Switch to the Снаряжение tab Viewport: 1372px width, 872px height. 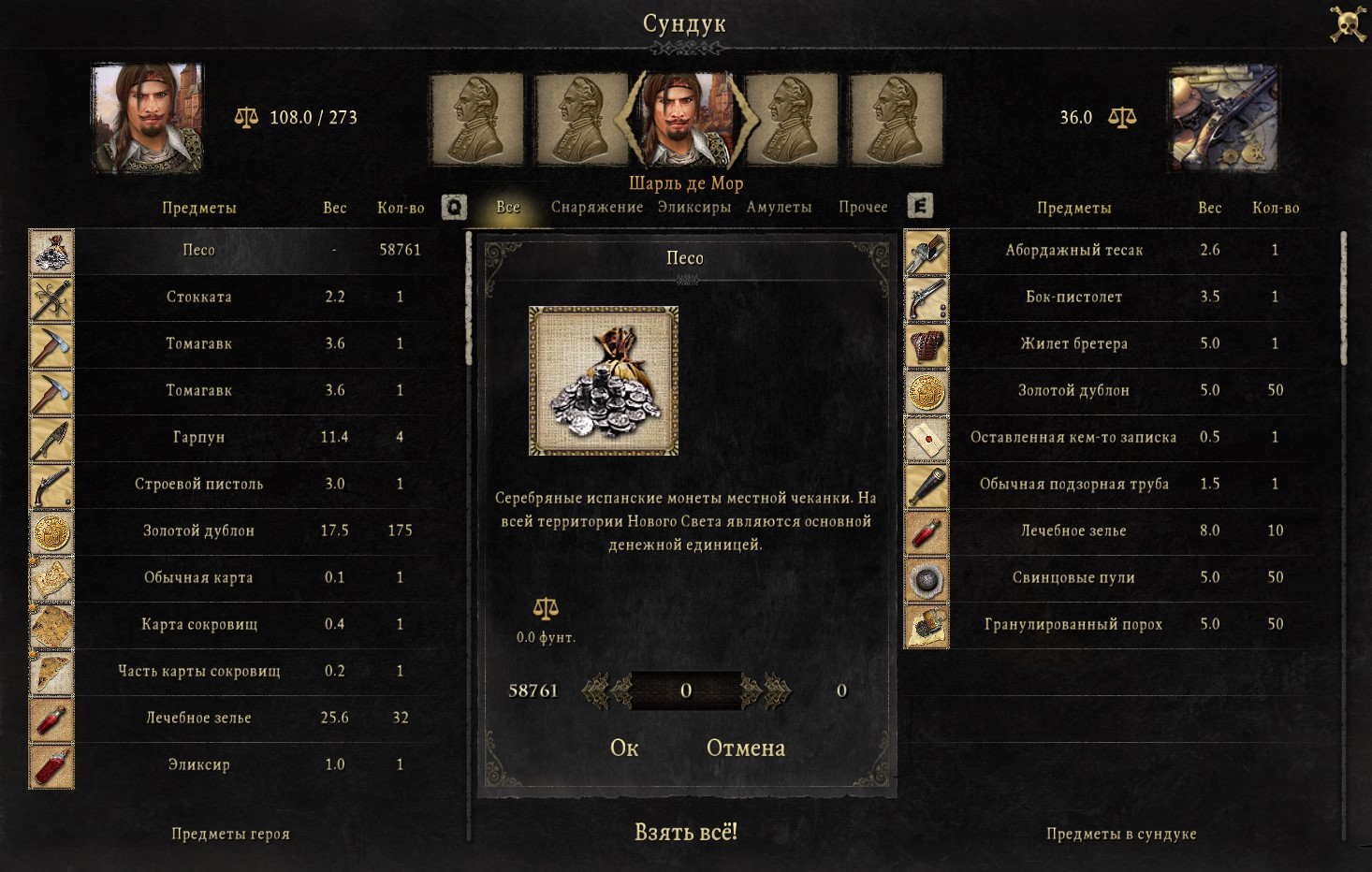[596, 207]
